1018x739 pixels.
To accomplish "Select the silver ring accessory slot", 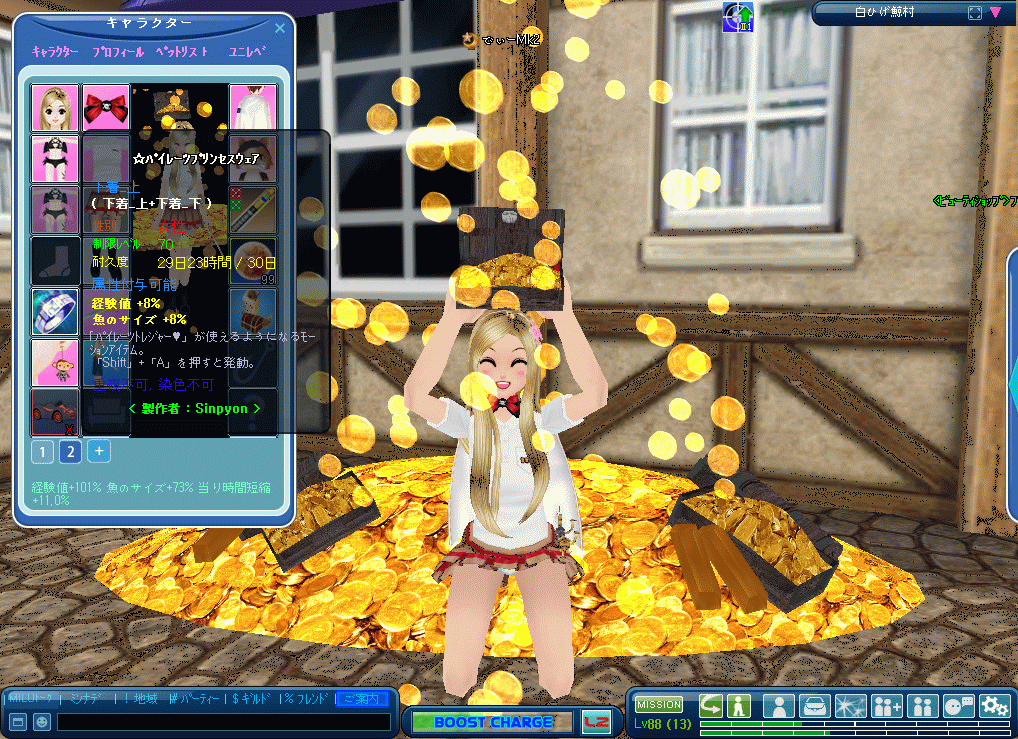I will pyautogui.click(x=55, y=311).
